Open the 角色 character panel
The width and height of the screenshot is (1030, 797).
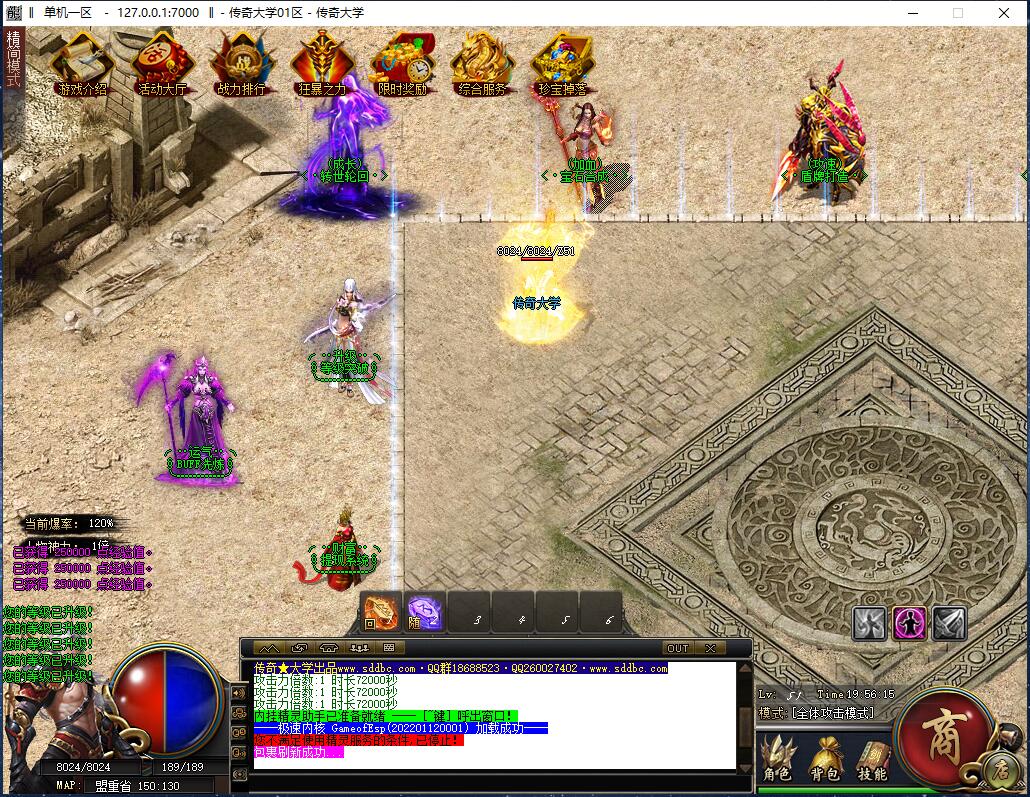pyautogui.click(x=777, y=760)
